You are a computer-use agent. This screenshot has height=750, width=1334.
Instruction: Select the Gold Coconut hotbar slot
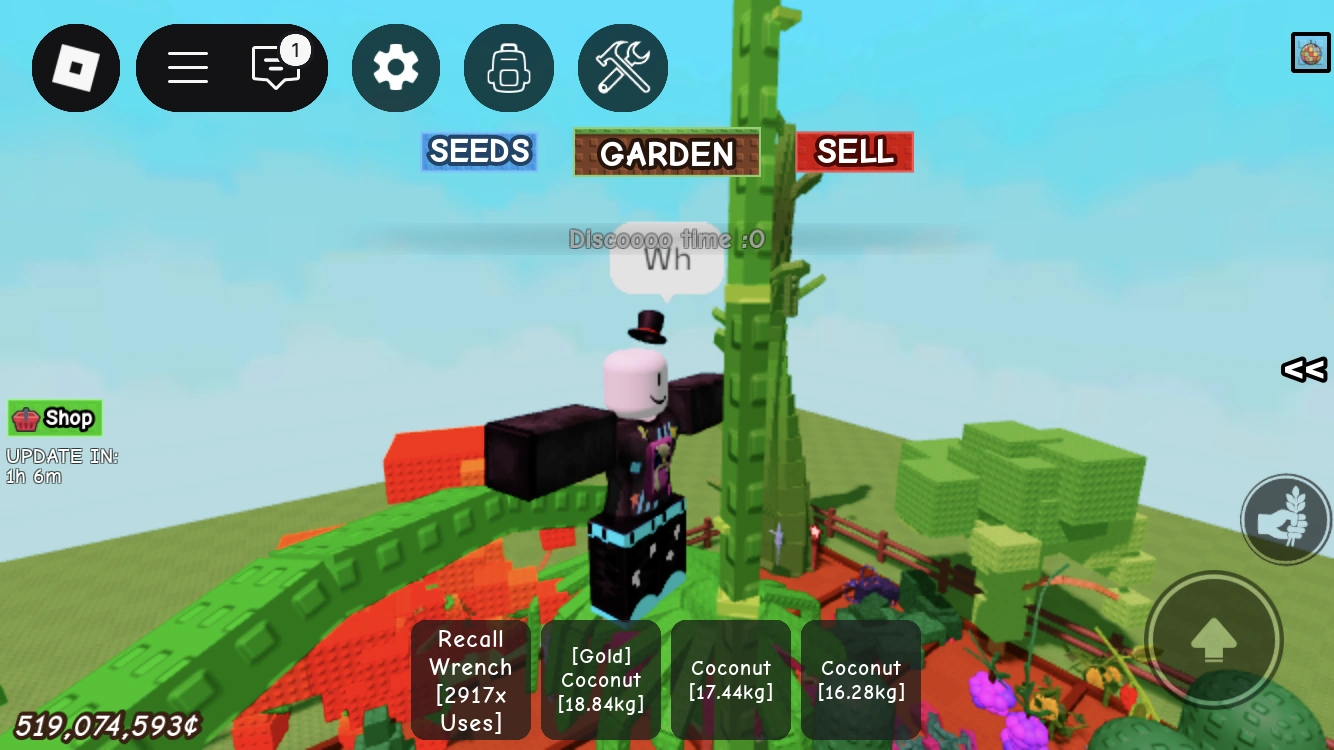(600, 680)
